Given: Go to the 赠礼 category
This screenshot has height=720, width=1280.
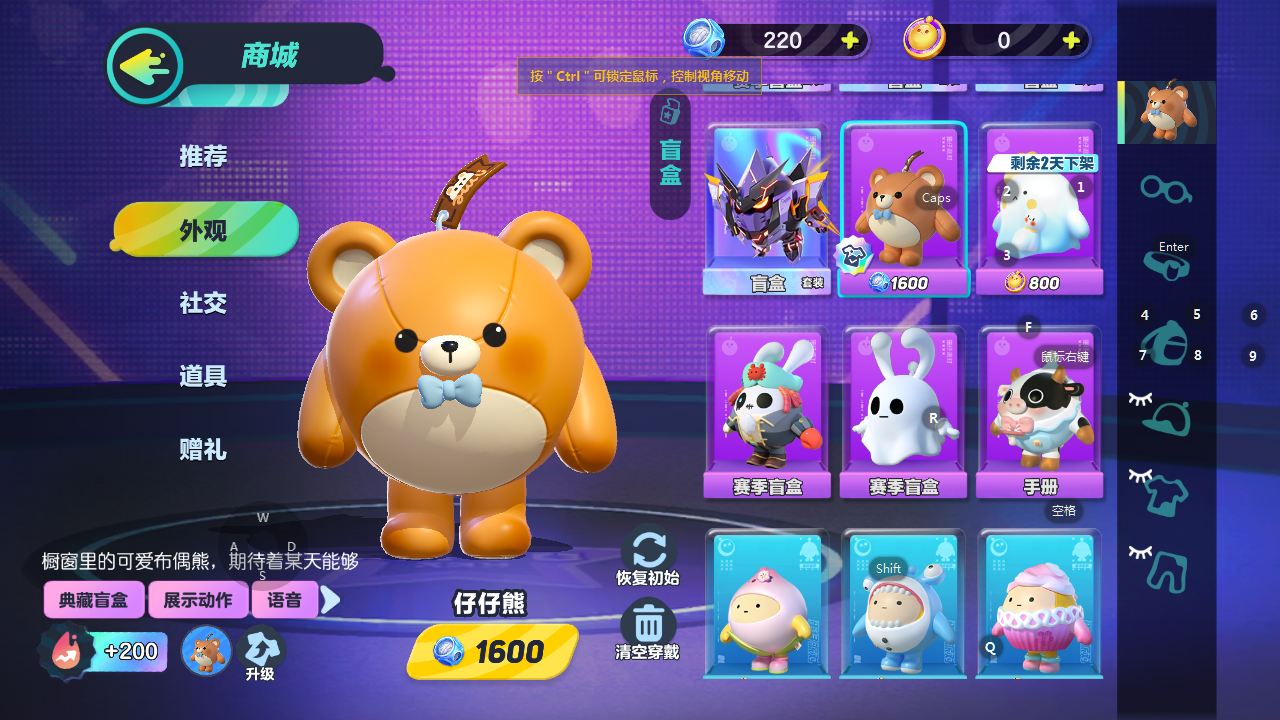Looking at the screenshot, I should (204, 450).
